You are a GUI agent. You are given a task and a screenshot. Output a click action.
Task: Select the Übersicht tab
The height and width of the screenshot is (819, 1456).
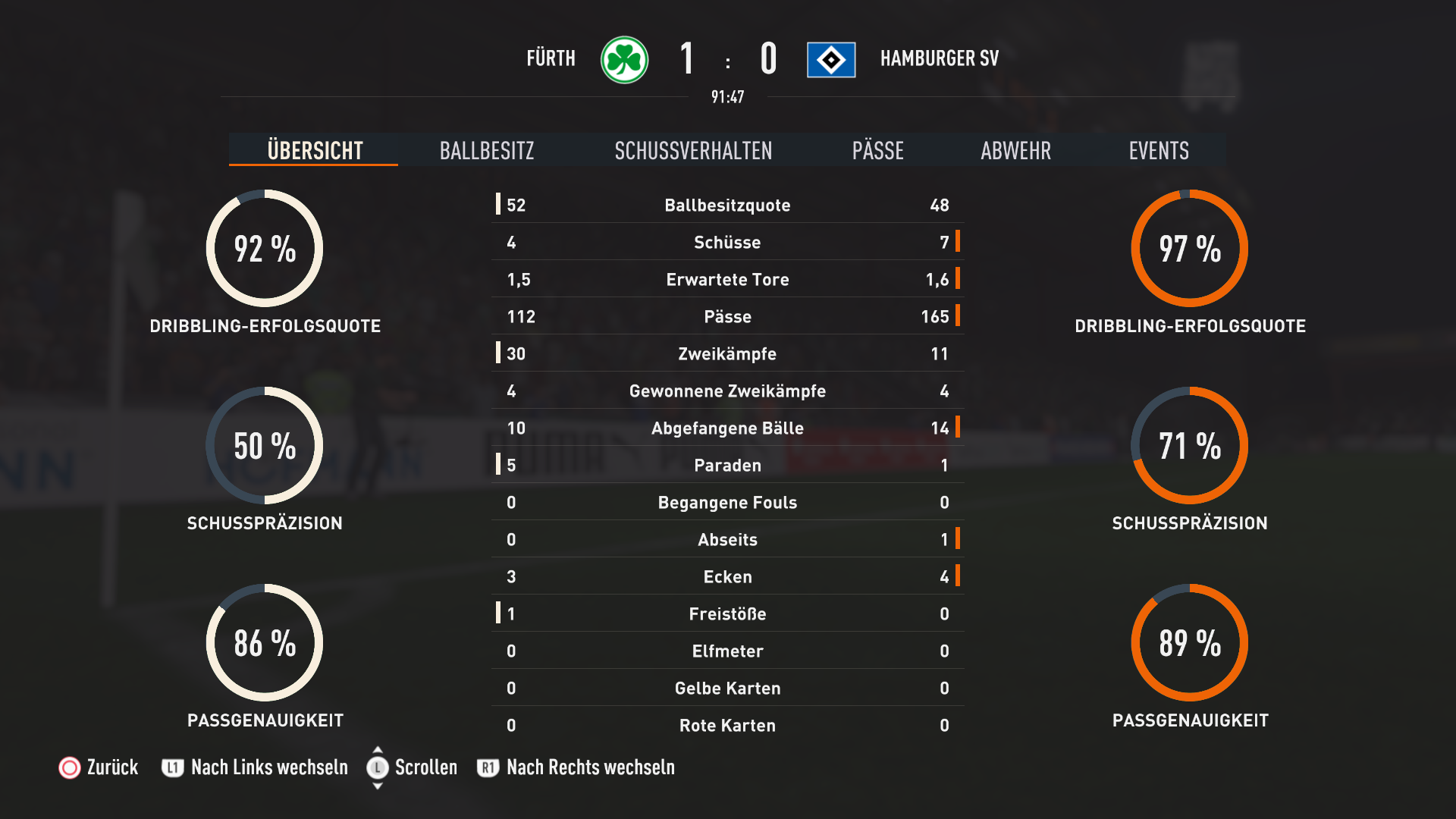(315, 150)
